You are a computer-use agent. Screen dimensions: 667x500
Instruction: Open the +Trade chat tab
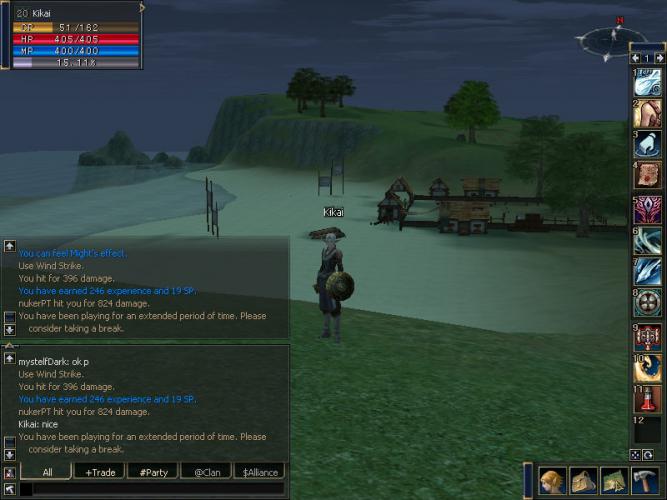[100, 472]
